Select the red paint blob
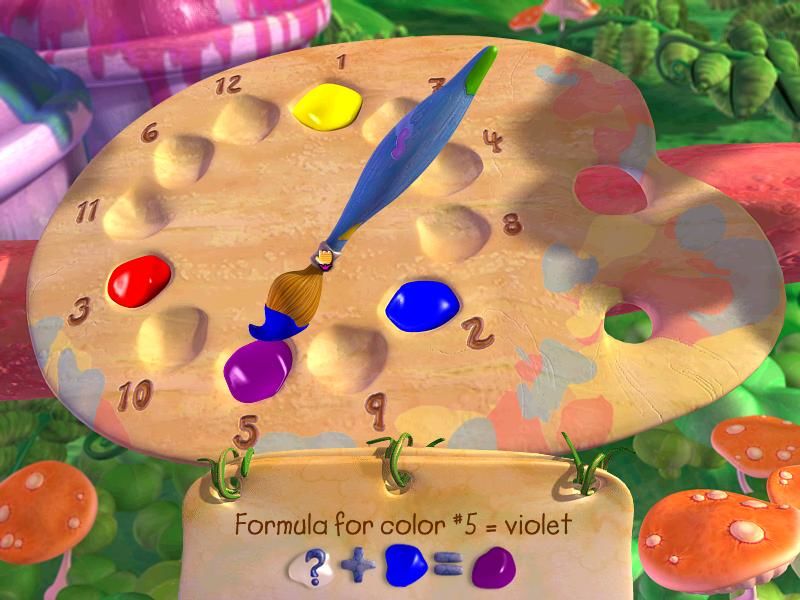The width and height of the screenshot is (800, 600). click(139, 280)
